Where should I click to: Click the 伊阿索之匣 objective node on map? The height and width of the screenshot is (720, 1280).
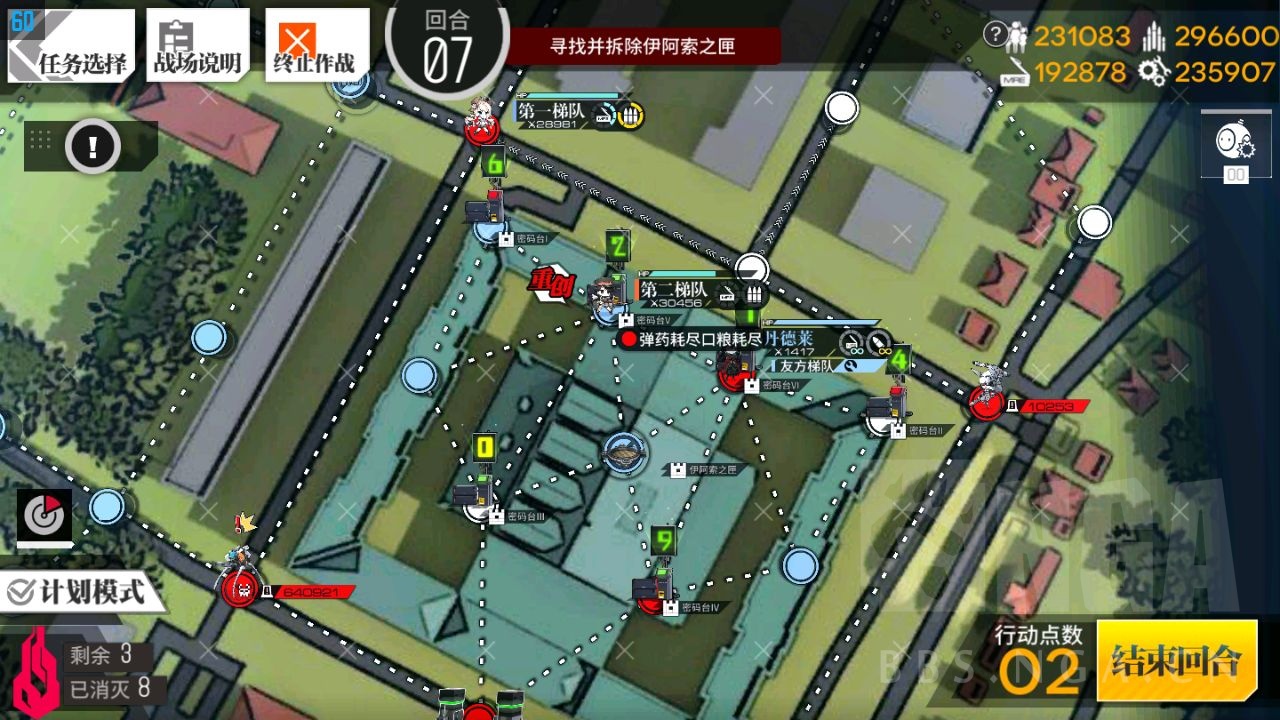click(625, 453)
